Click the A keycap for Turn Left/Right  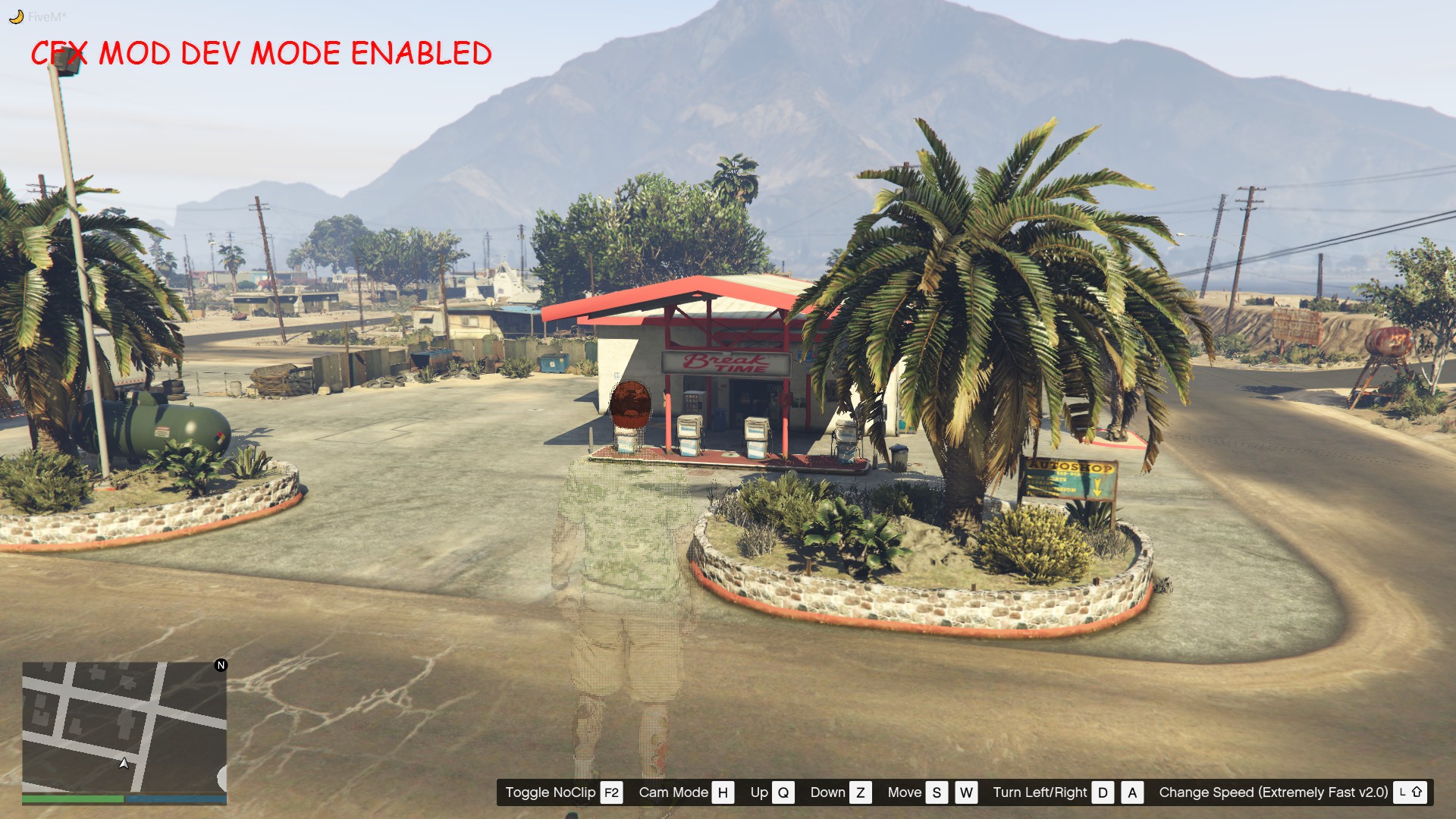point(1131,792)
